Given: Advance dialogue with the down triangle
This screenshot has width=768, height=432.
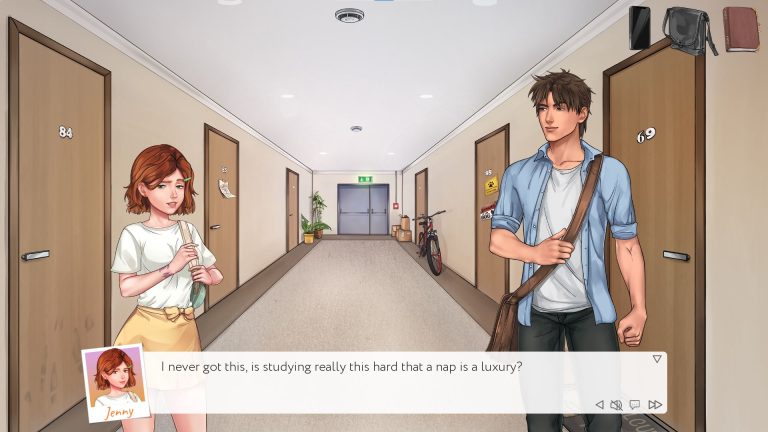Looking at the screenshot, I should point(657,358).
